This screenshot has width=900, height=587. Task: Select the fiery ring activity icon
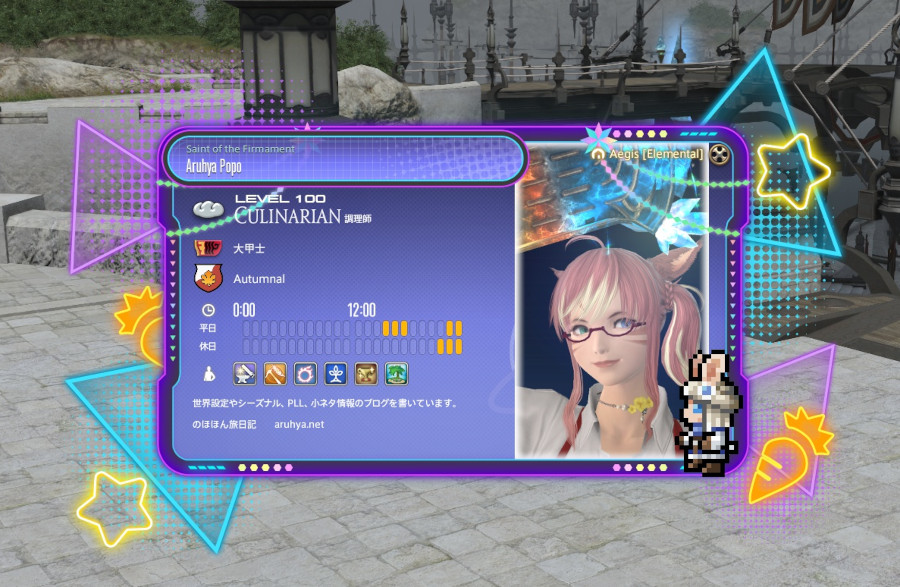click(305, 374)
